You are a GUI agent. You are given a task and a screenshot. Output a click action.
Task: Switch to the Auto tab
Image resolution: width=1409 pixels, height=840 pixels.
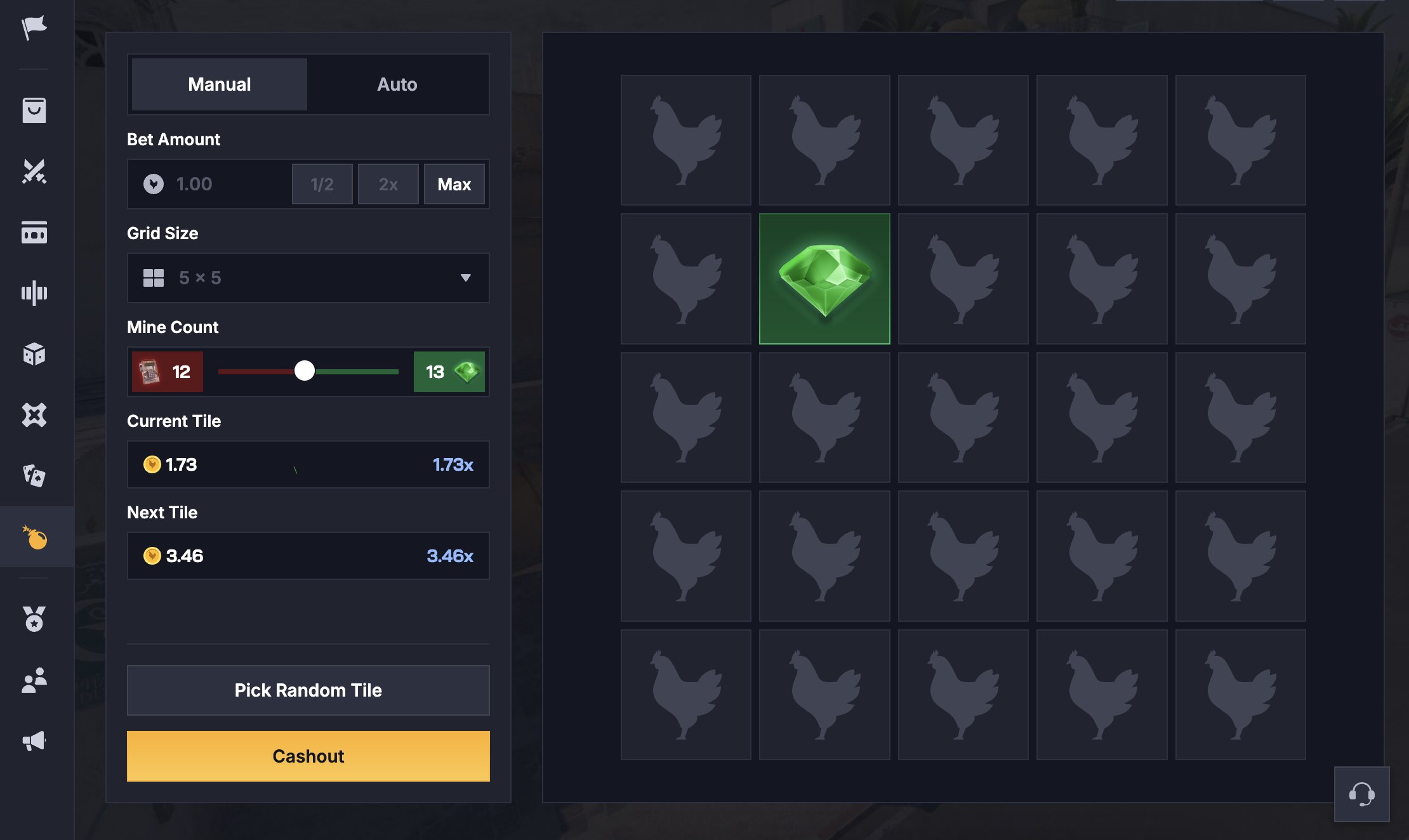(397, 84)
